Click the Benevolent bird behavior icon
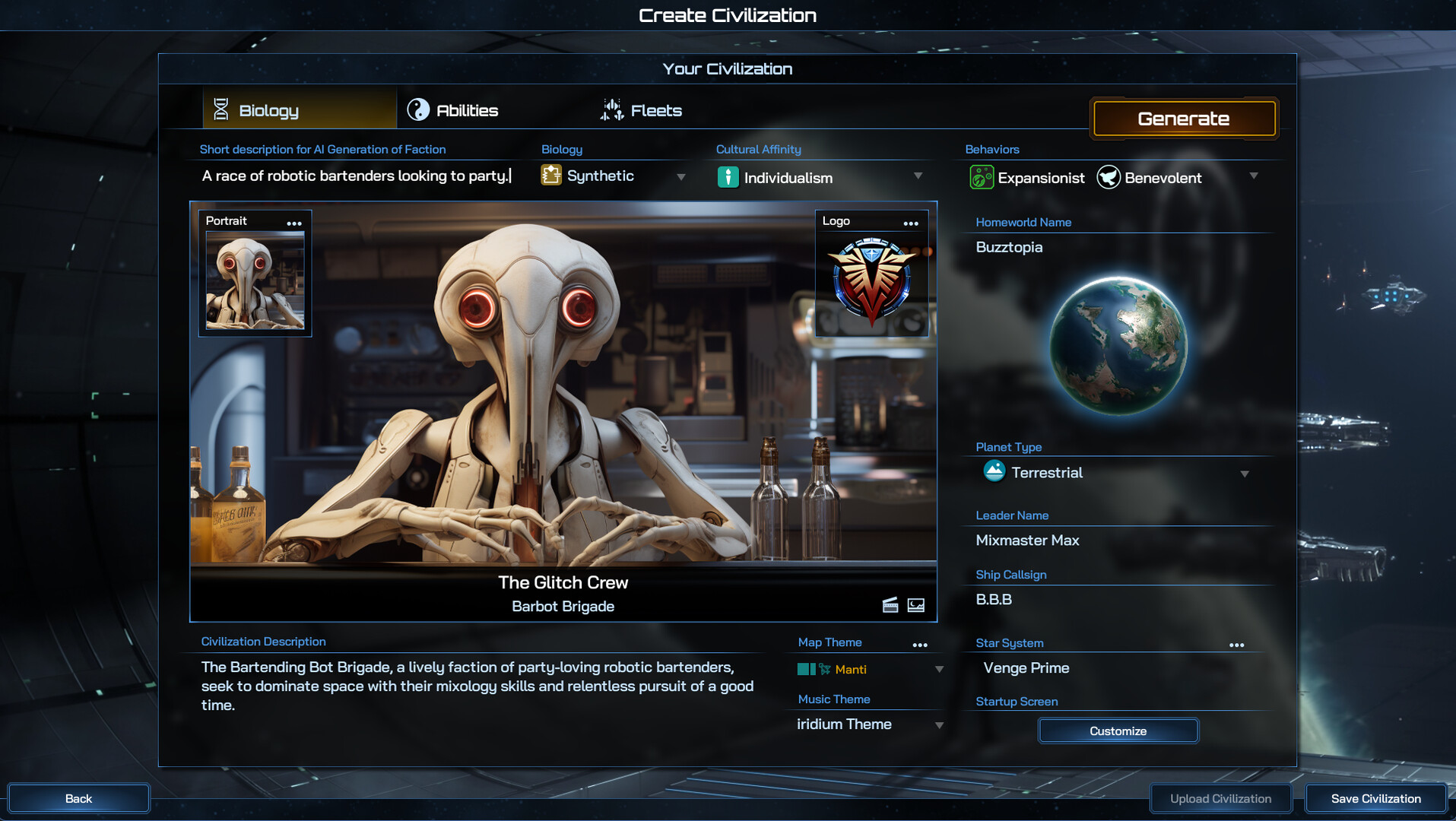 (x=1109, y=177)
